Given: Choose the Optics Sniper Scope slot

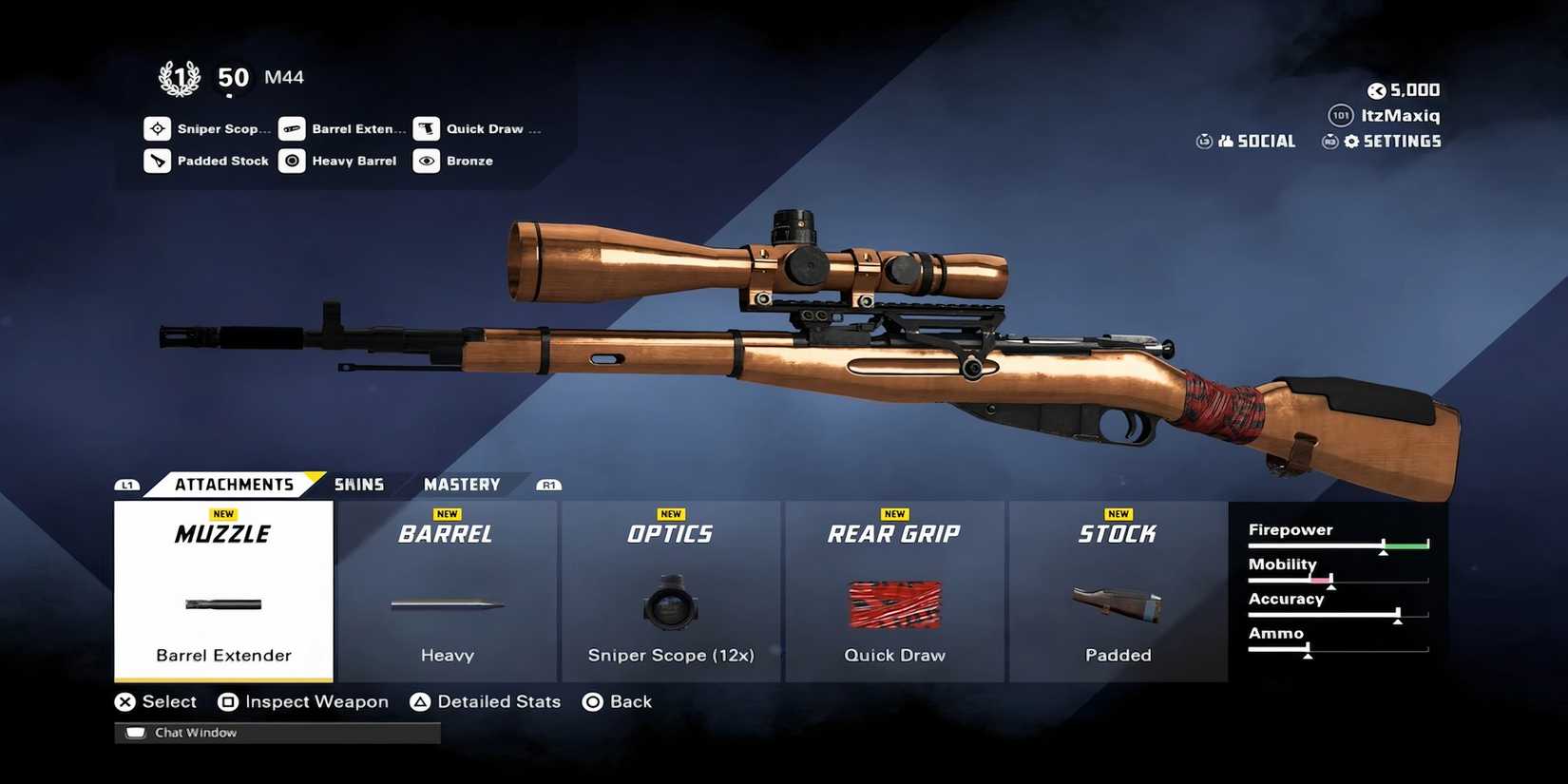Looking at the screenshot, I should coord(671,591).
